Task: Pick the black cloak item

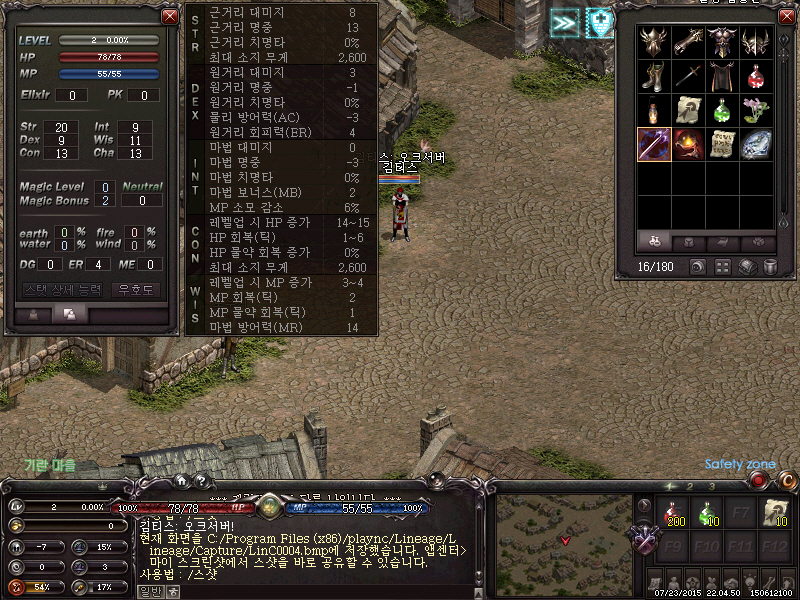Action: [722, 76]
